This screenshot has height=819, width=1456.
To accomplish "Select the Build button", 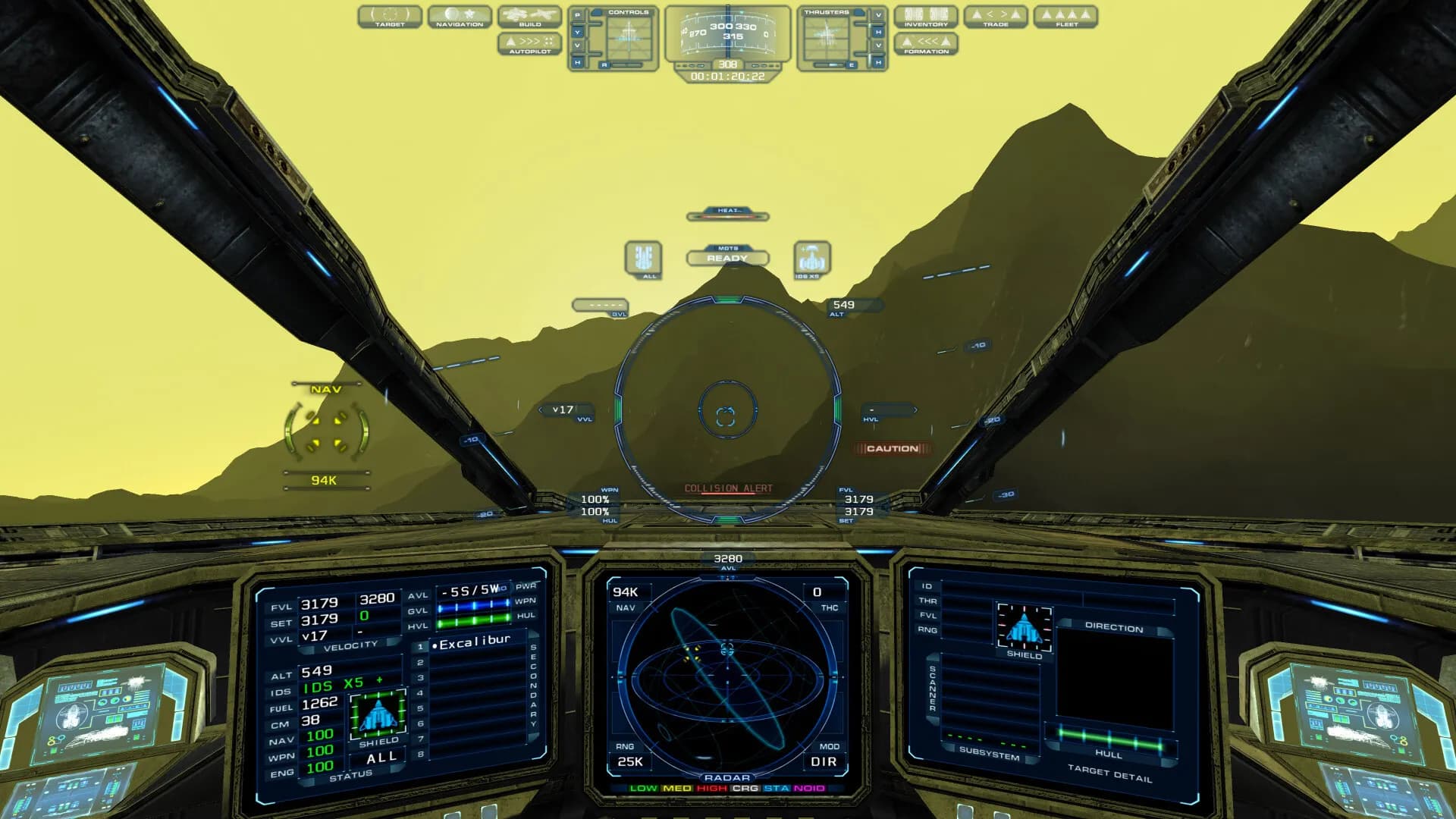I will (529, 17).
